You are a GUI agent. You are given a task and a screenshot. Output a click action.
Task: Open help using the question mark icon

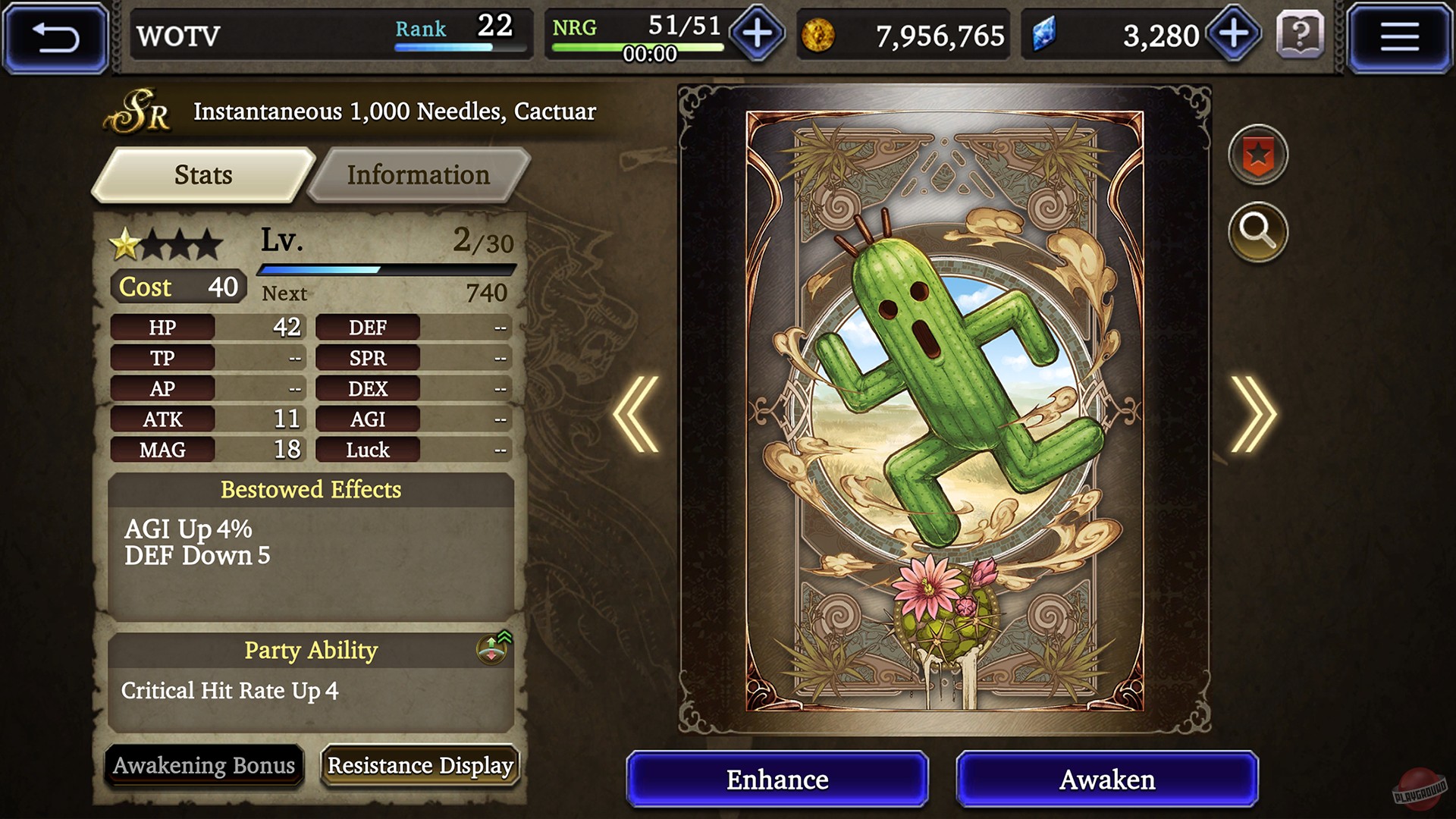pyautogui.click(x=1302, y=34)
